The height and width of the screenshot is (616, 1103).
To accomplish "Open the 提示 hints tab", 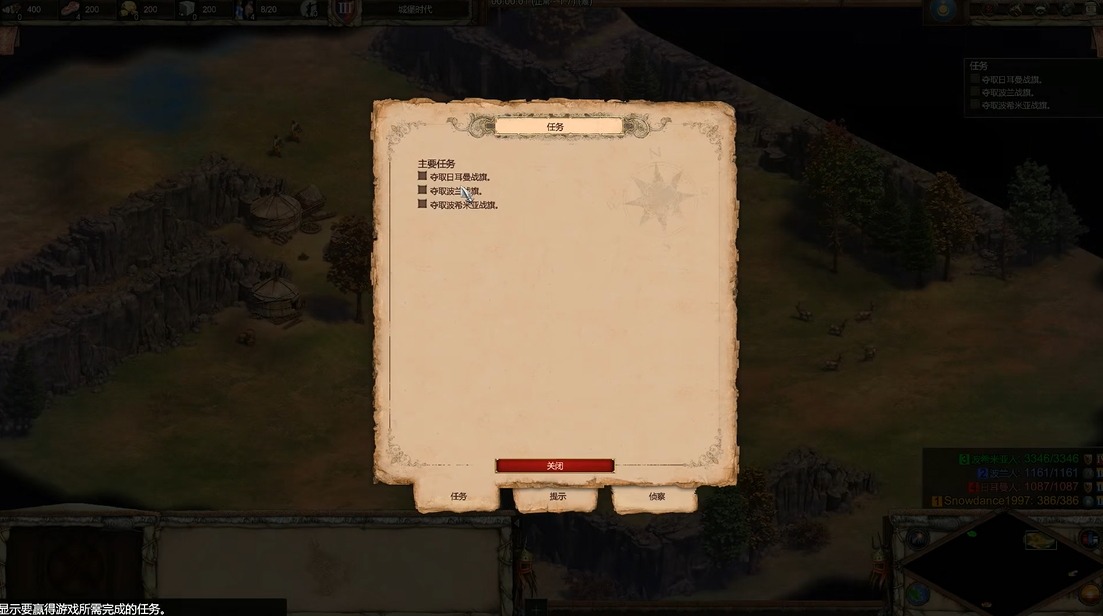I will 557,496.
